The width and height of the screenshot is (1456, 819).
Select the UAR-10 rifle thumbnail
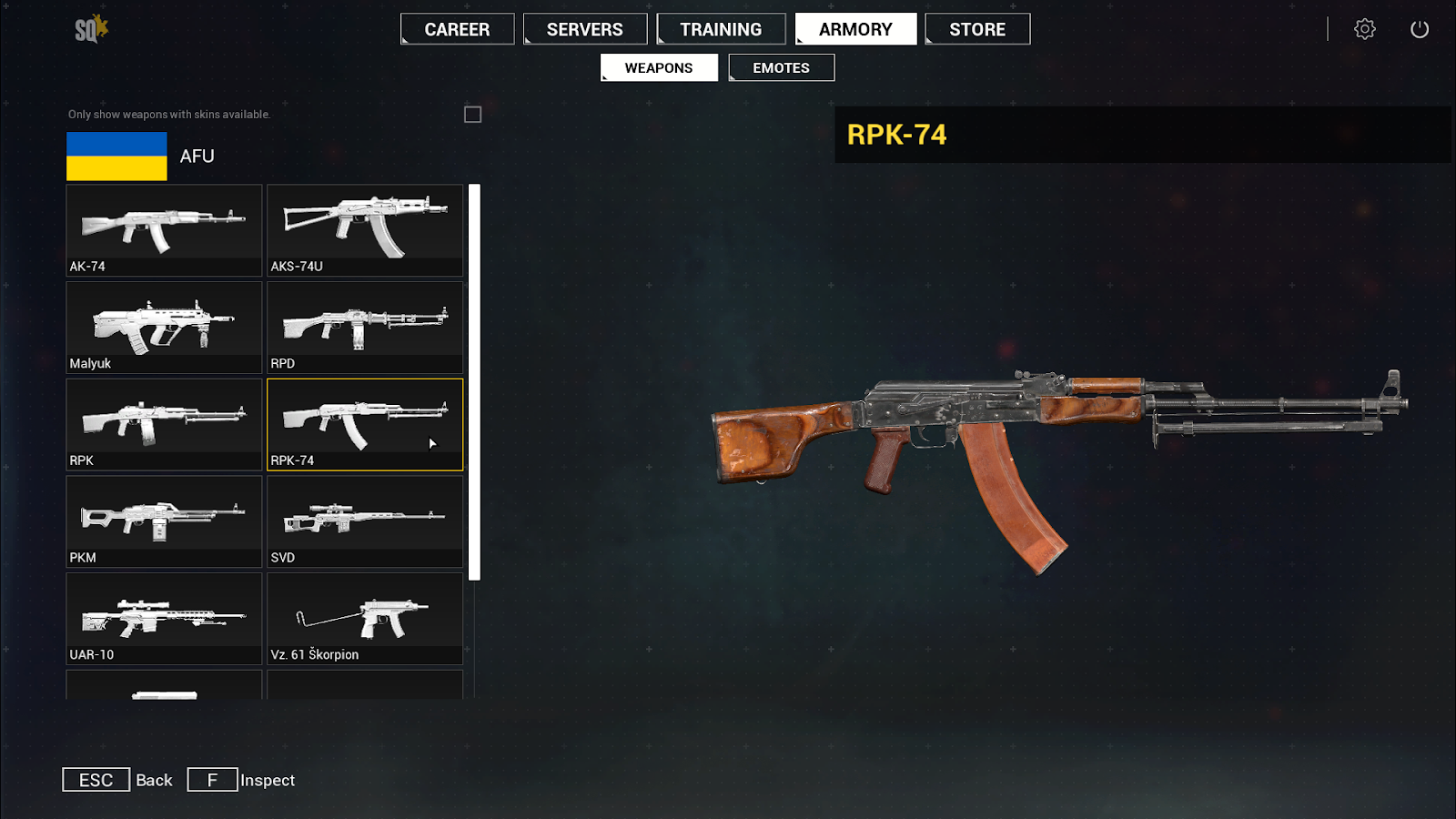tap(164, 619)
